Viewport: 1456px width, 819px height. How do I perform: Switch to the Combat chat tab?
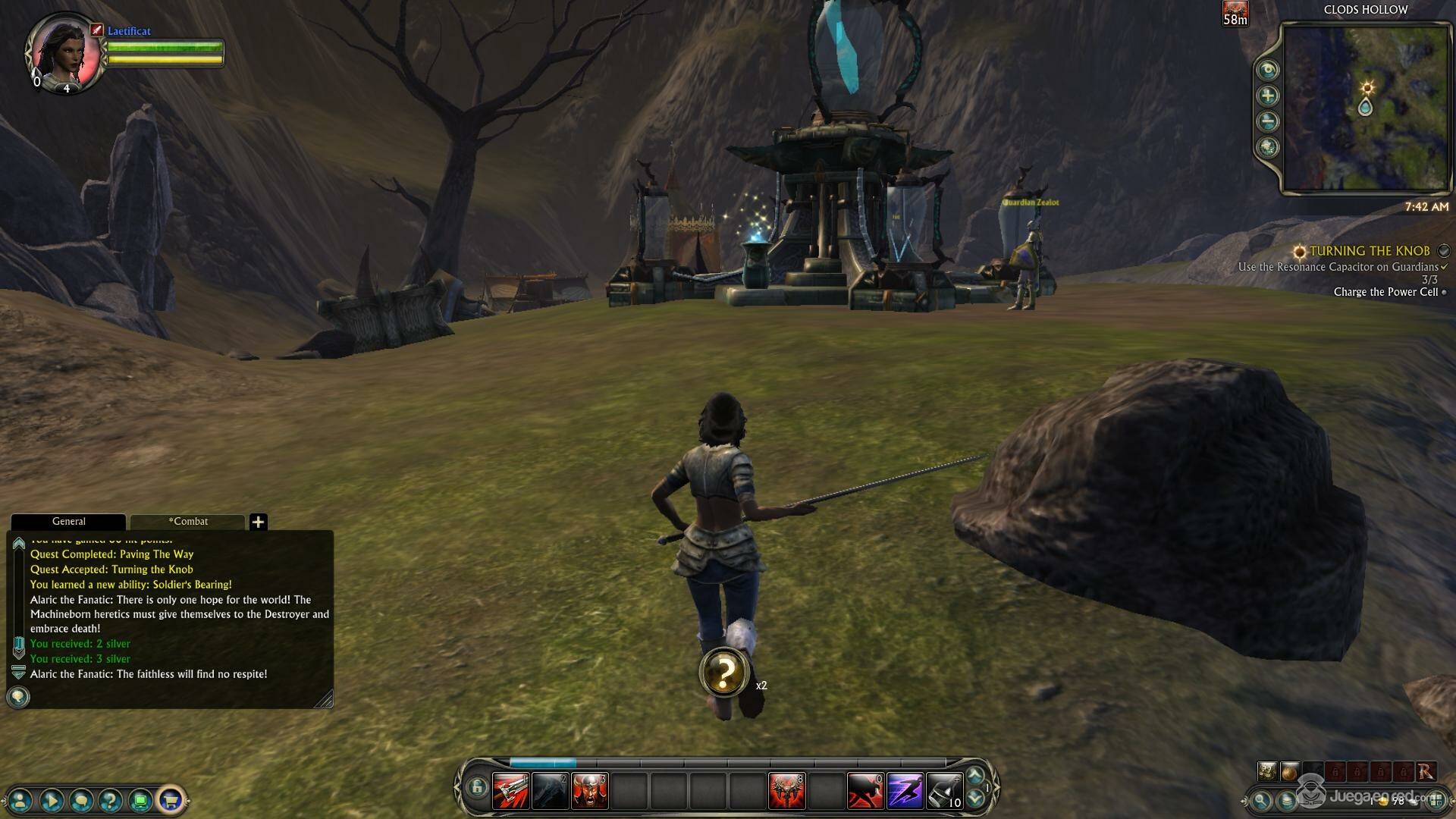pyautogui.click(x=188, y=521)
